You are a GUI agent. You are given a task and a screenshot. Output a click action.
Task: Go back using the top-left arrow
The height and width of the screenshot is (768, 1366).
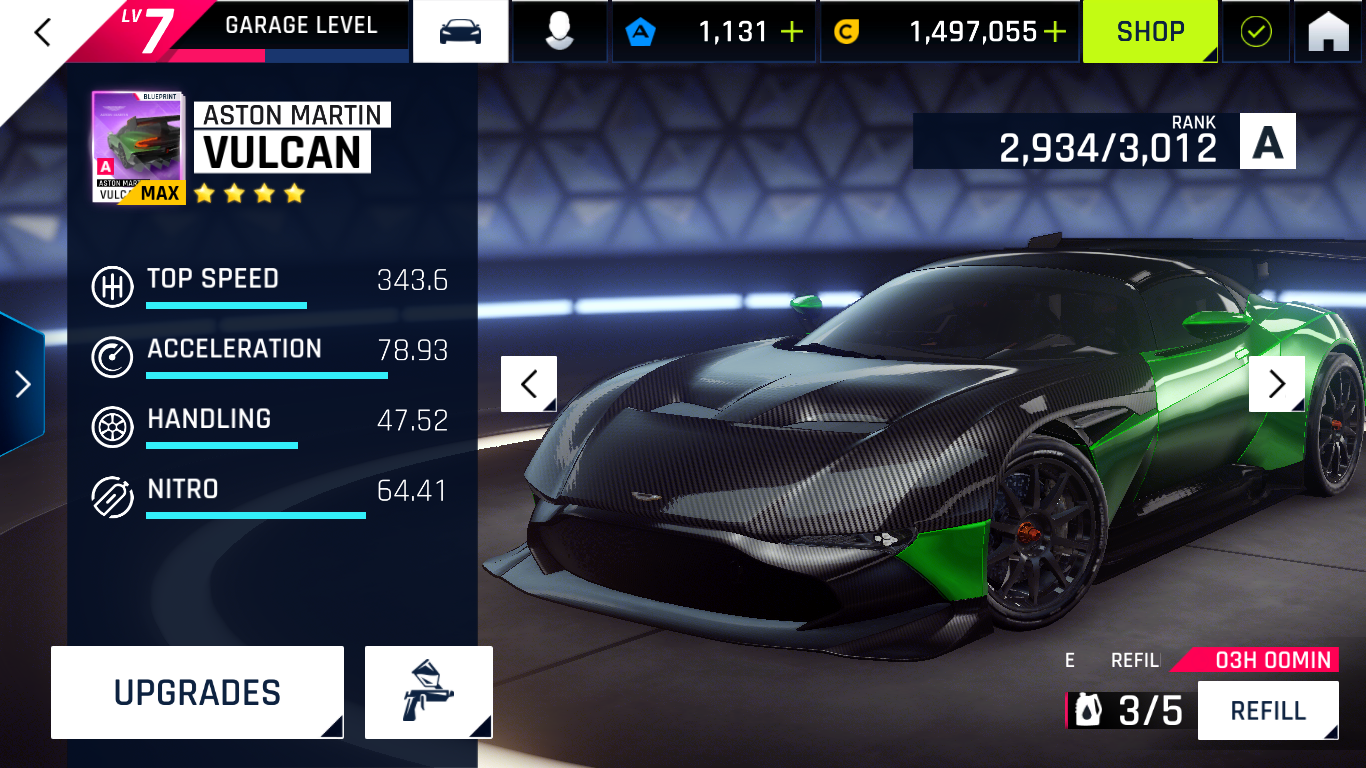coord(42,32)
